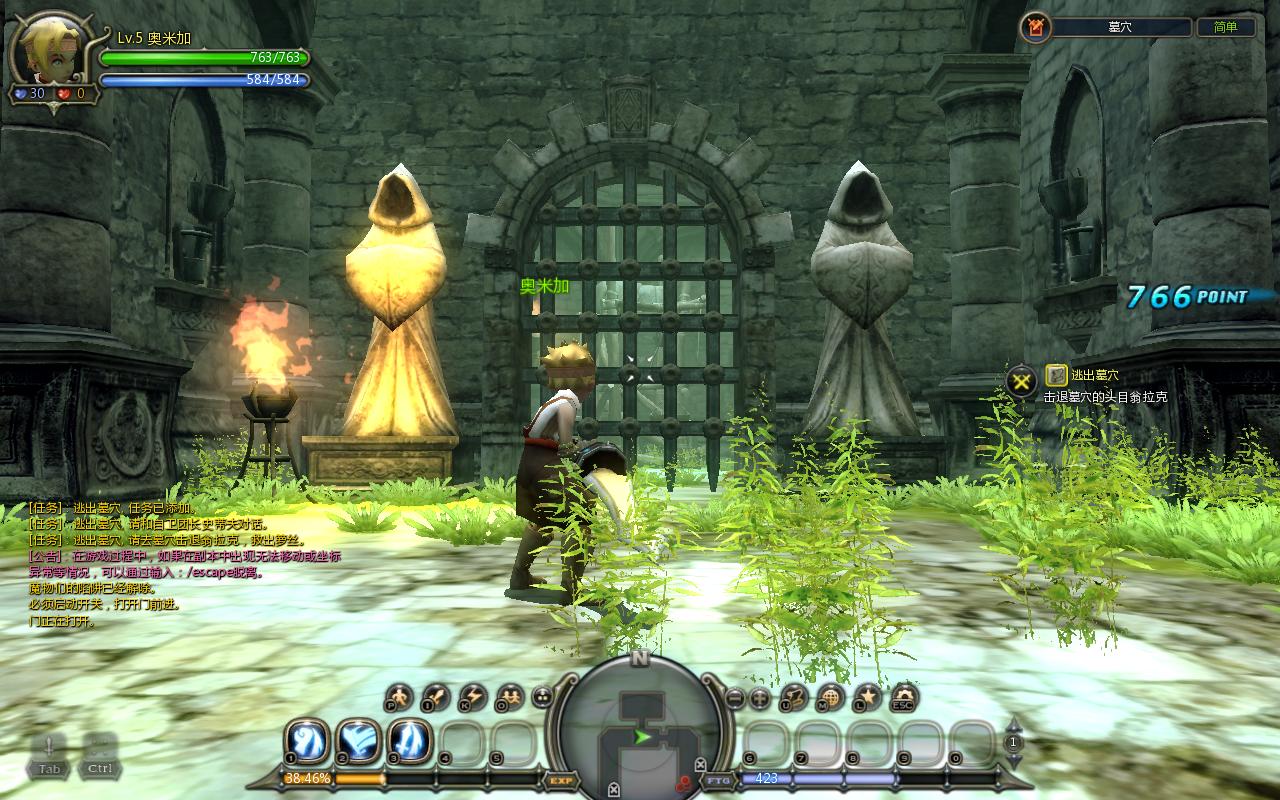Zoom out the minimap with the minus button

coord(735,698)
